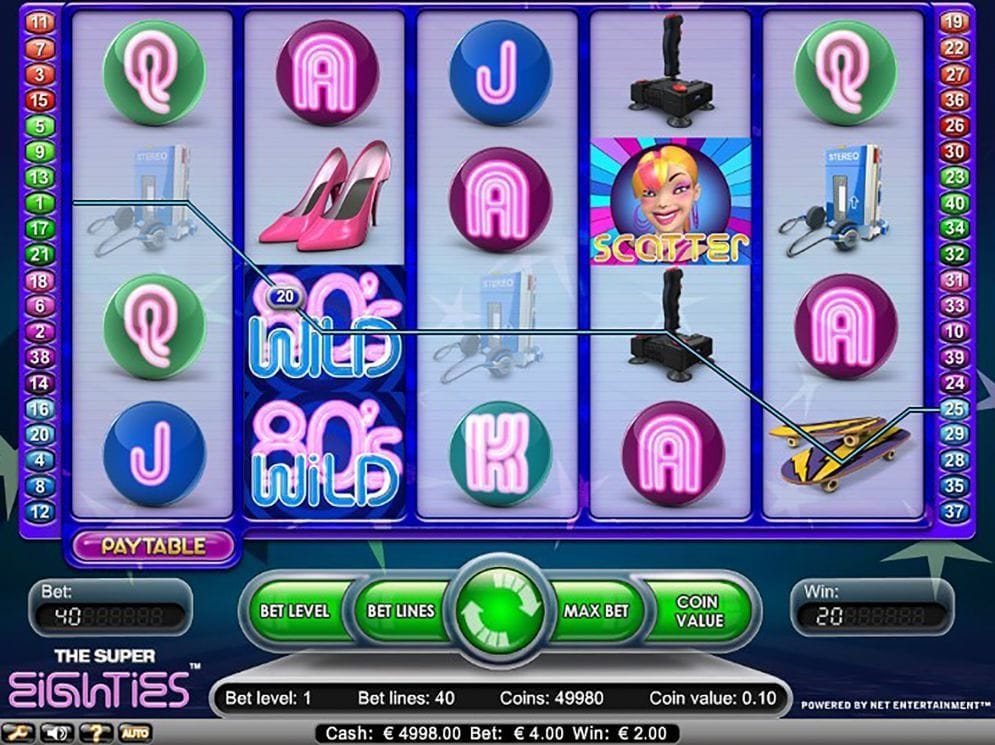Adjust the Coin Value
This screenshot has width=995, height=745.
coord(699,610)
